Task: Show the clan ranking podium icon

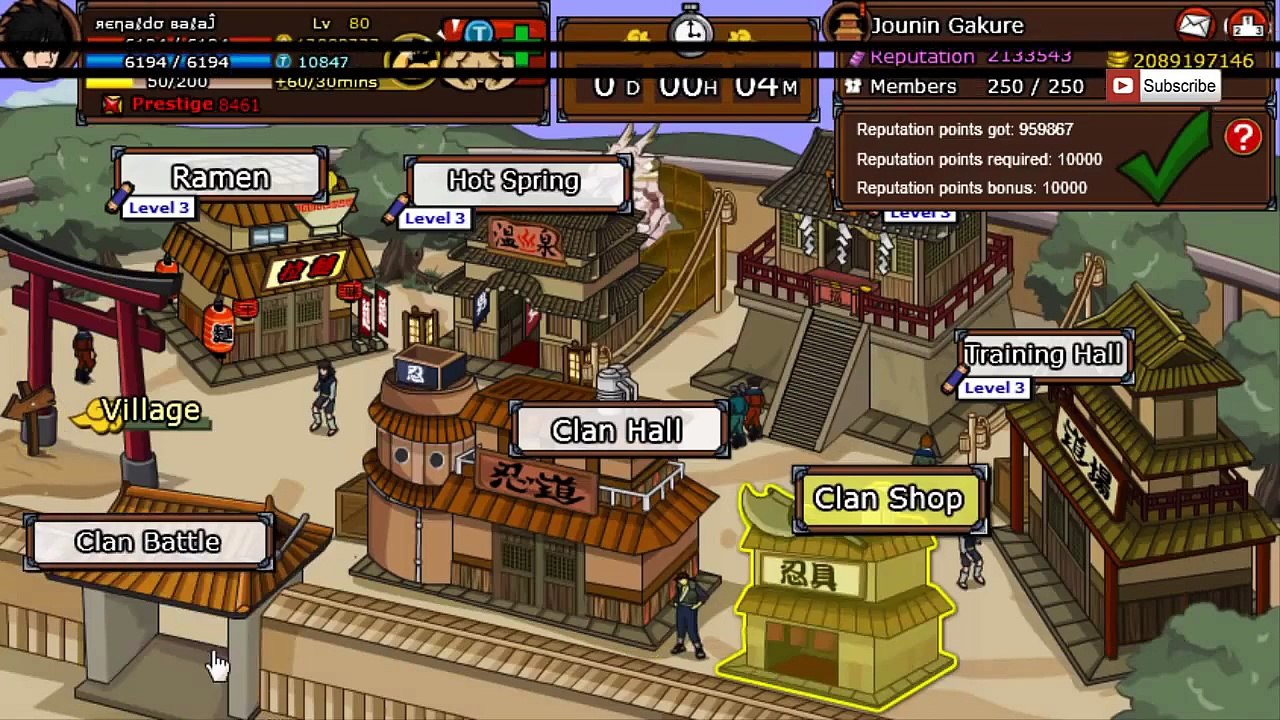Action: pyautogui.click(x=1246, y=24)
